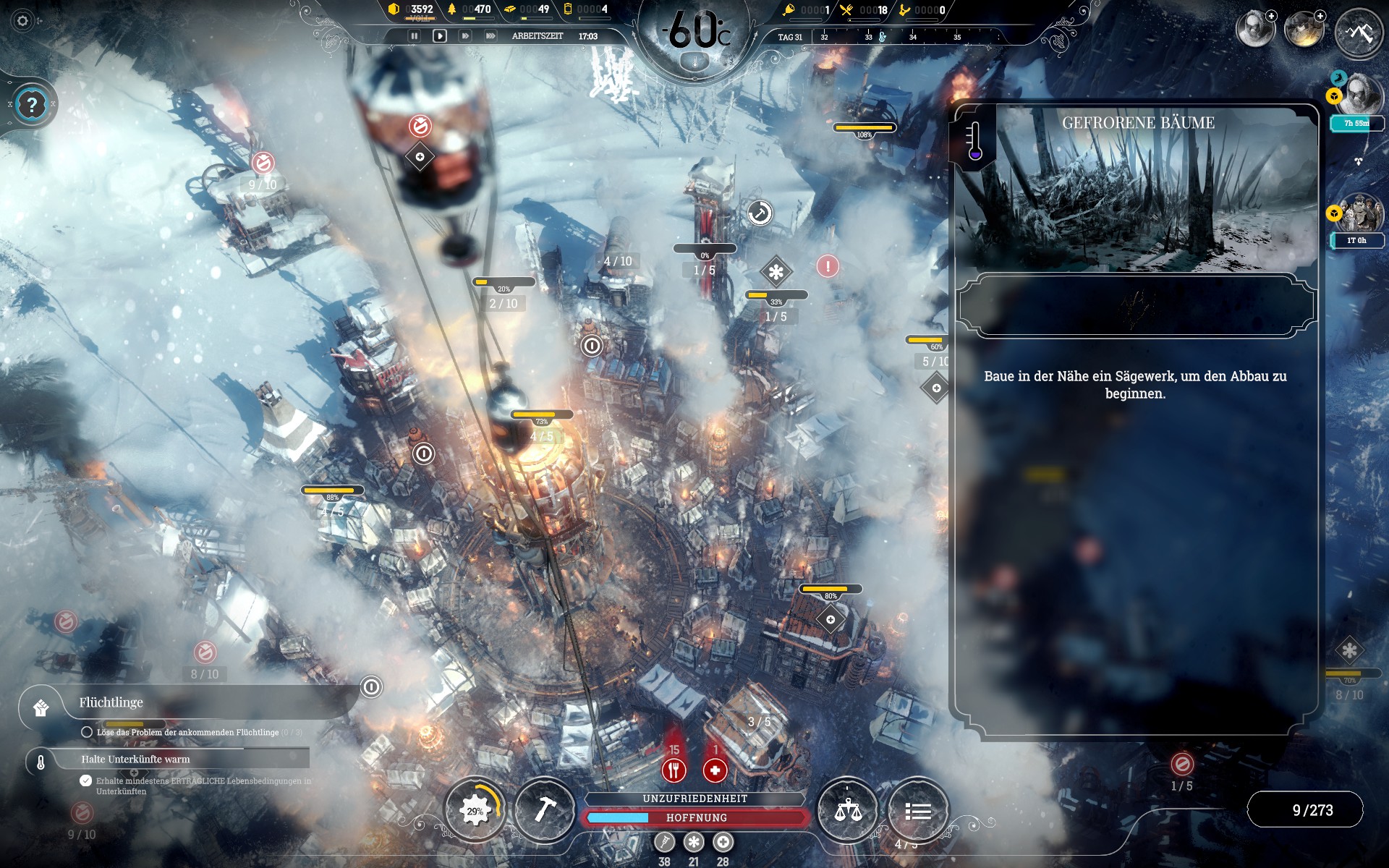Switch to fast forward speed
The width and height of the screenshot is (1389, 868).
[x=465, y=35]
